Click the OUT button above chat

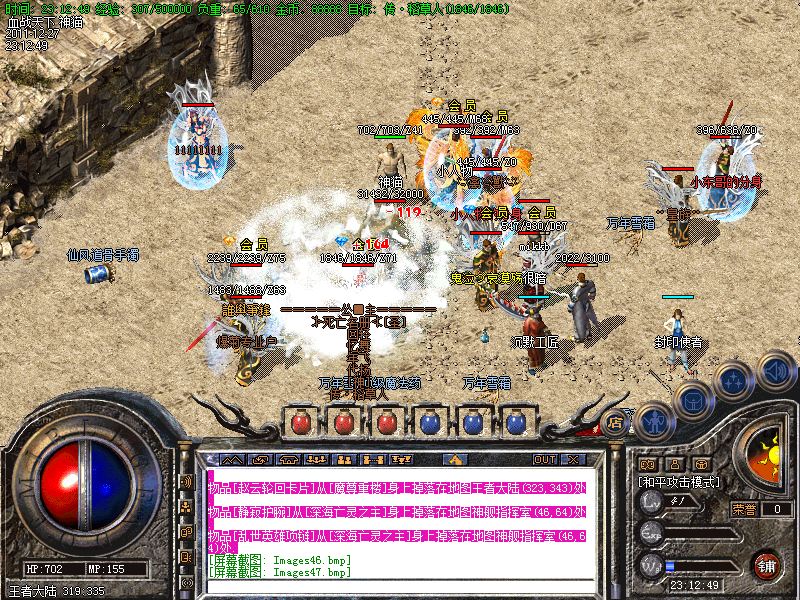544,460
